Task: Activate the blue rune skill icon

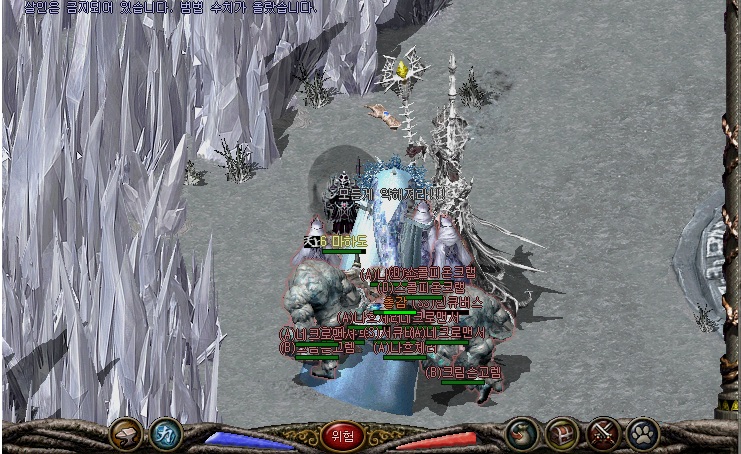Action: tap(166, 434)
